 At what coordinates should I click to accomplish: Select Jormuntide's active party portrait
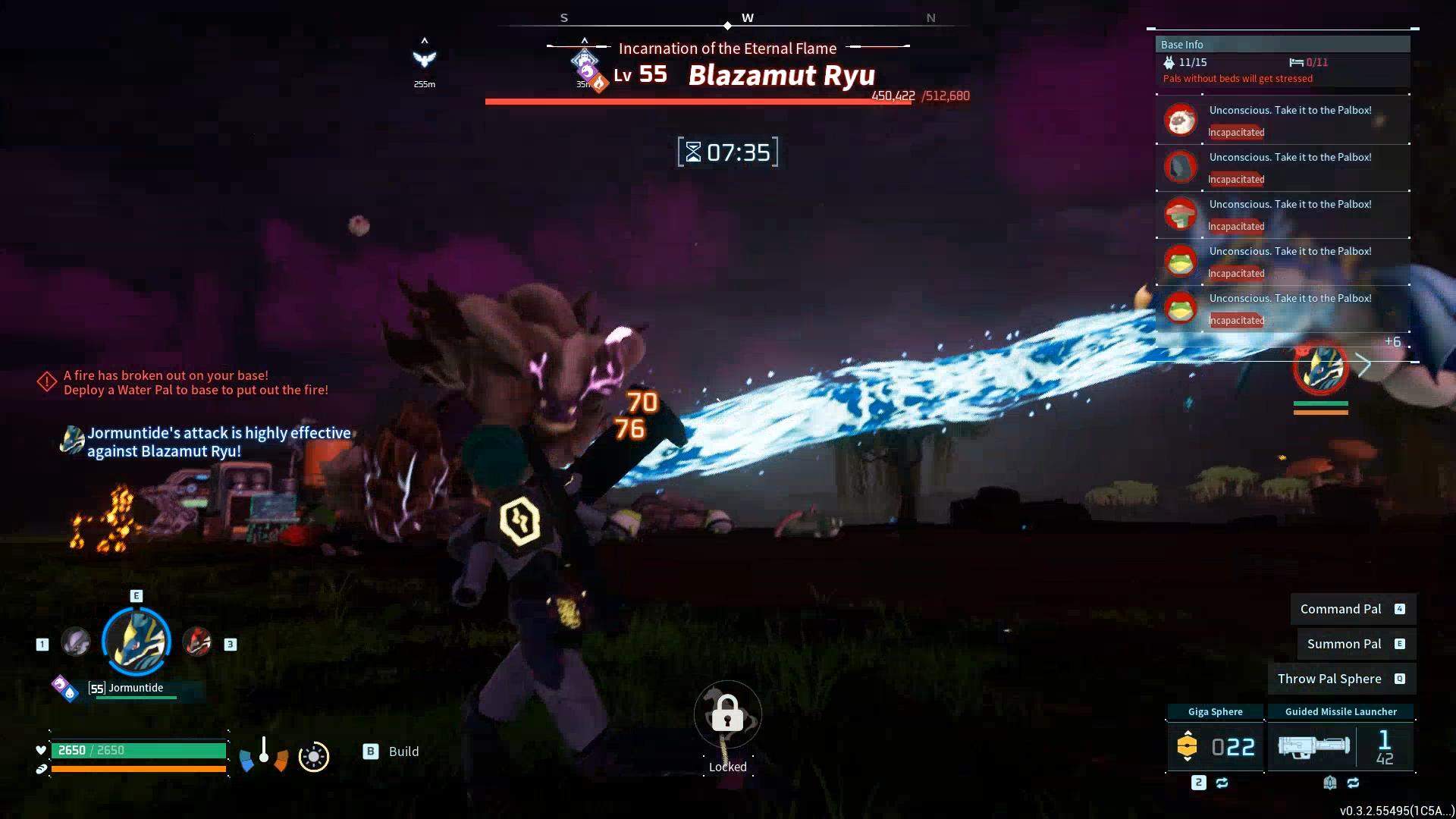[x=136, y=642]
